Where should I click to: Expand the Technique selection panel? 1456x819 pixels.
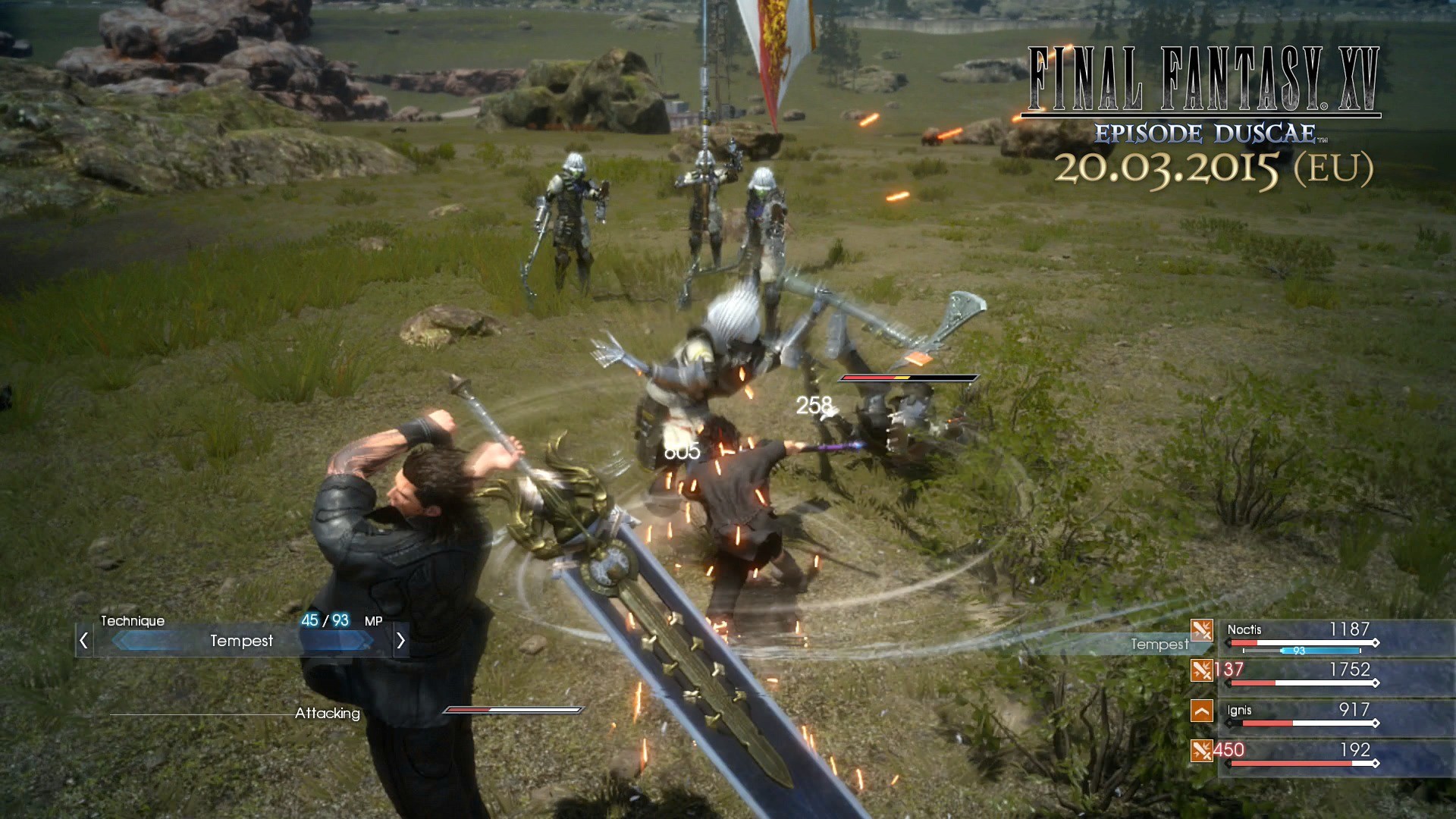(241, 642)
